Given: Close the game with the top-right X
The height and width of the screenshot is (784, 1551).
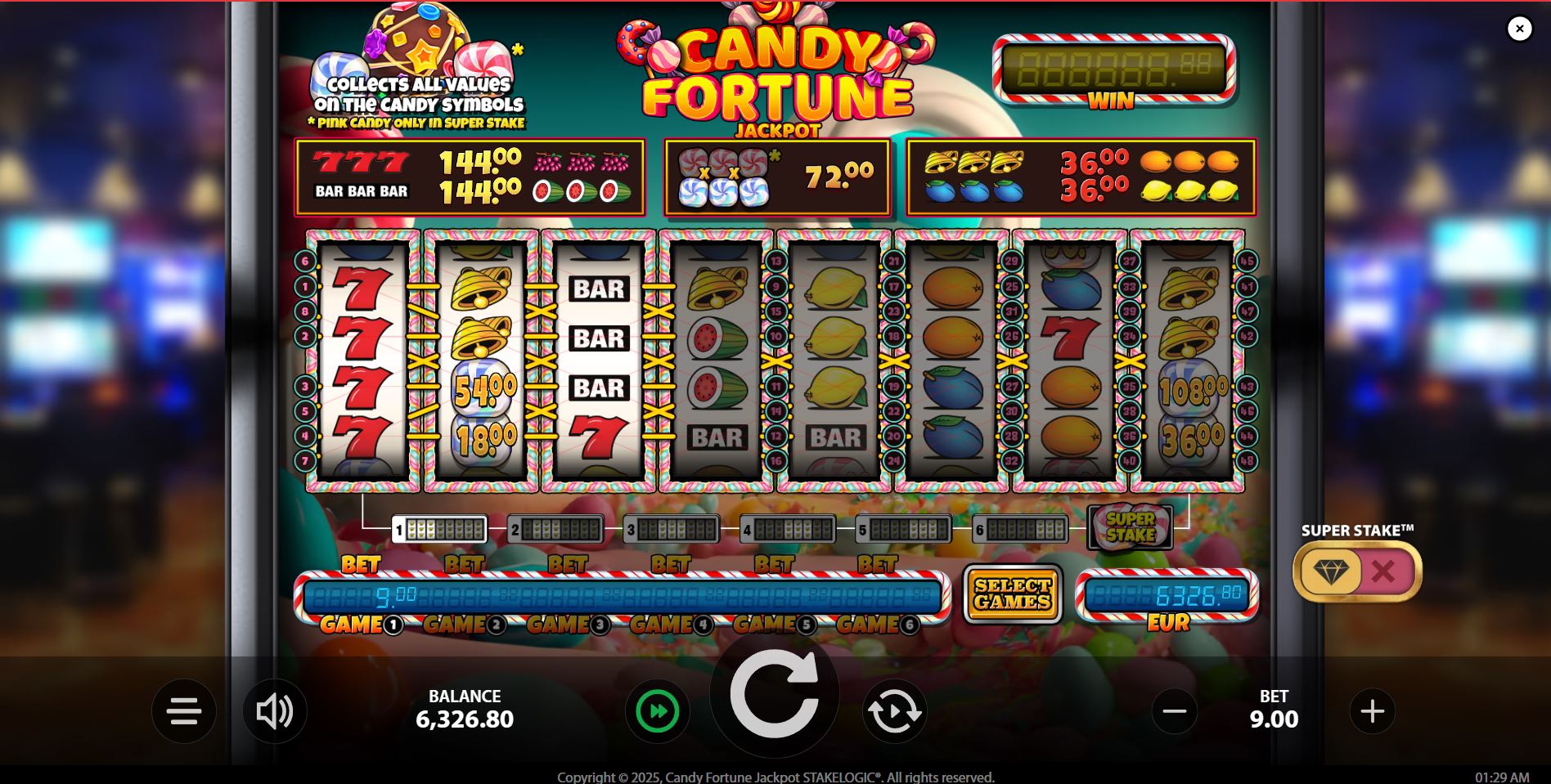Looking at the screenshot, I should pyautogui.click(x=1520, y=28).
